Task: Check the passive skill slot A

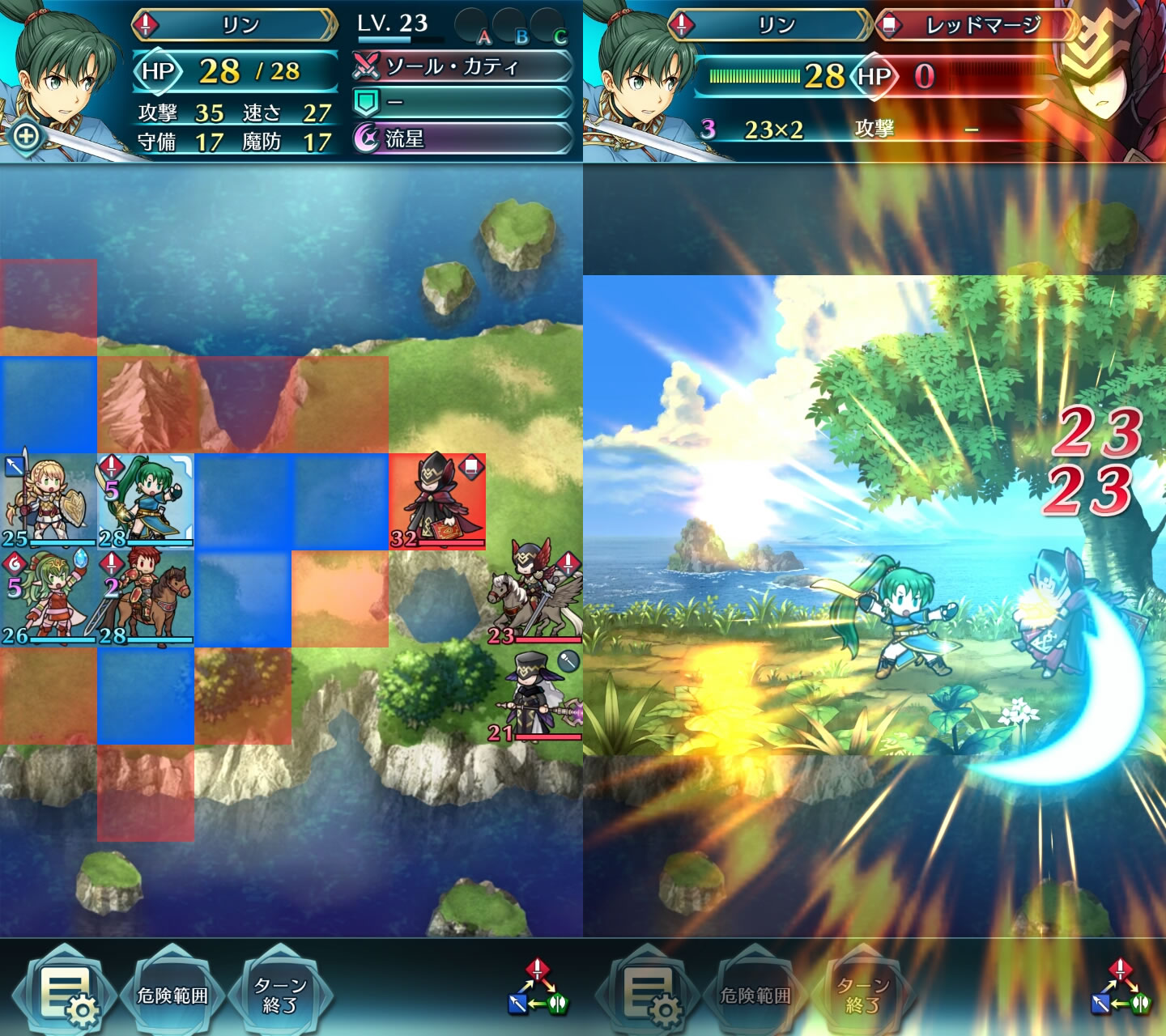Action: click(x=475, y=28)
